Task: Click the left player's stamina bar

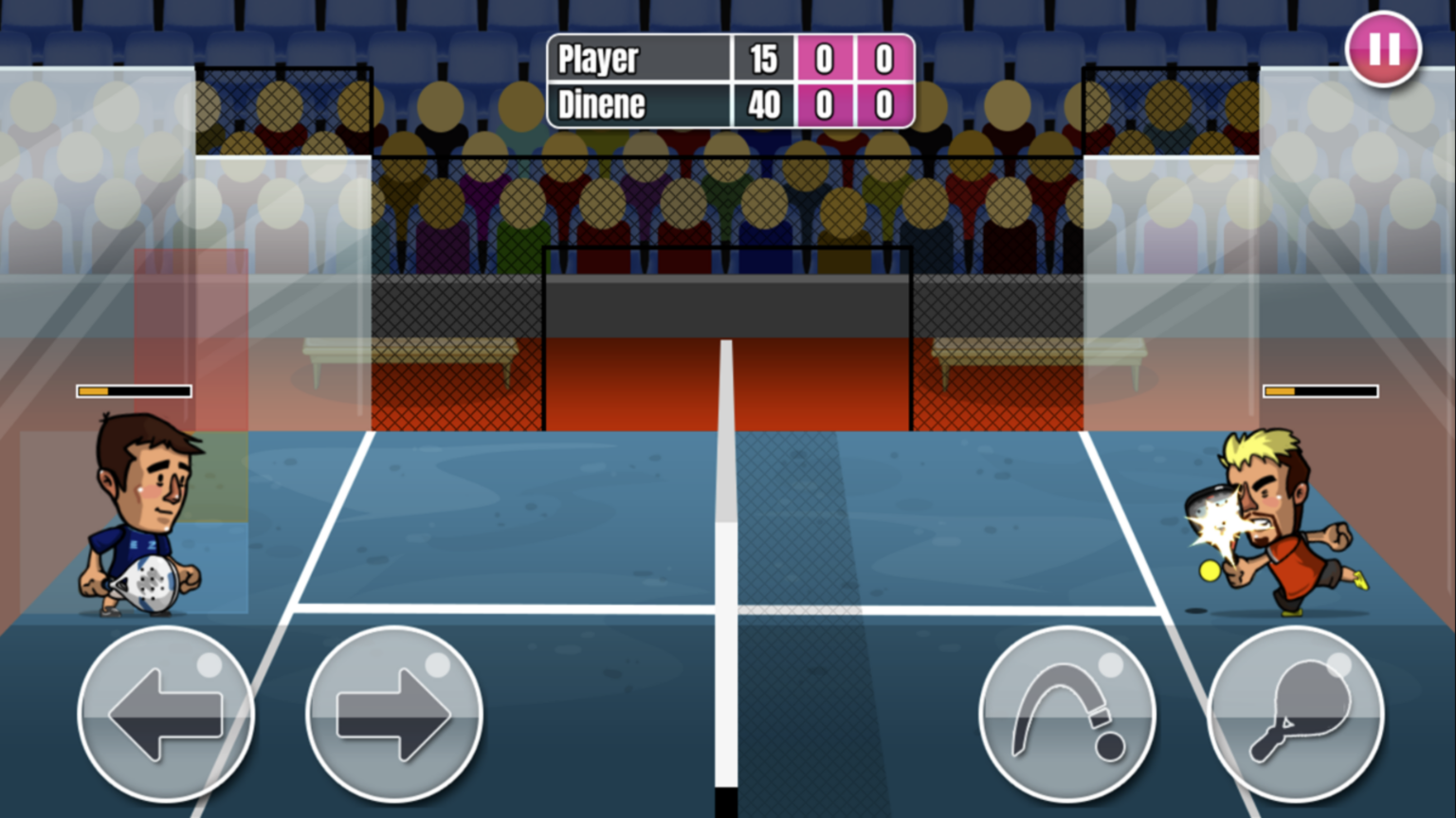Action: 132,390
